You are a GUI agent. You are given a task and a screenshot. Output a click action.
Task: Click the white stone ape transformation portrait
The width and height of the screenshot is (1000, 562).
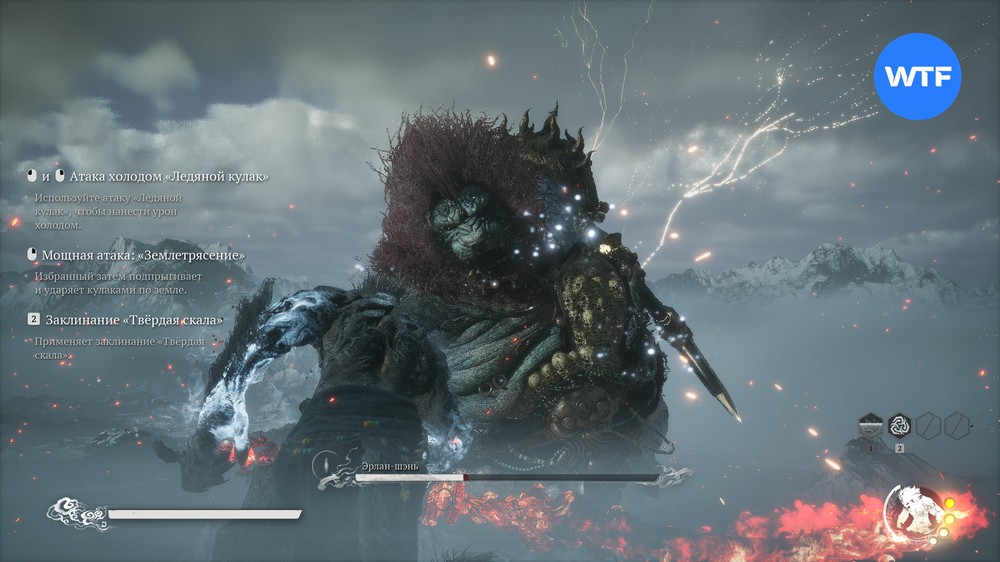point(915,510)
